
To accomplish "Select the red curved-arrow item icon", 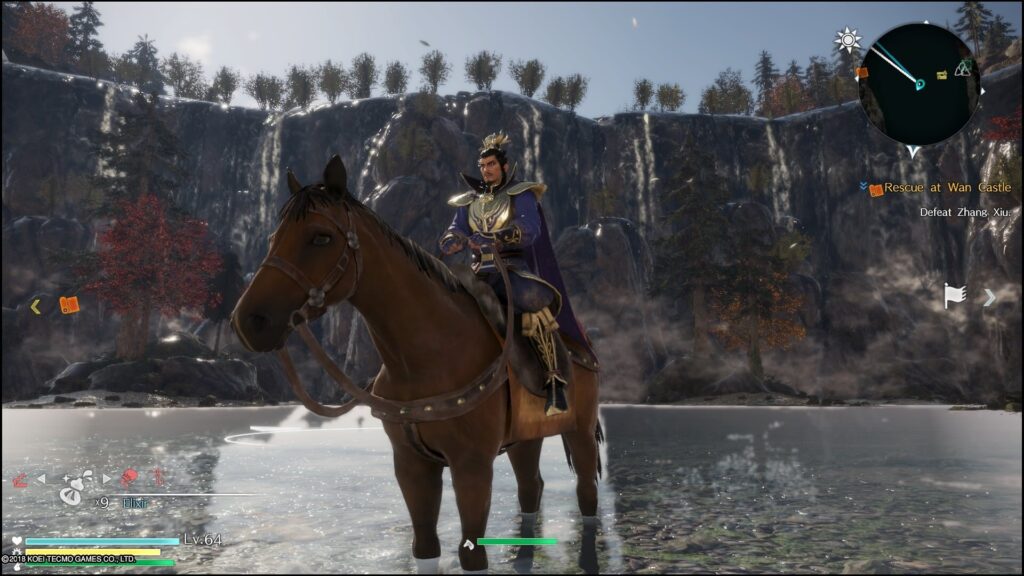I will (20, 479).
